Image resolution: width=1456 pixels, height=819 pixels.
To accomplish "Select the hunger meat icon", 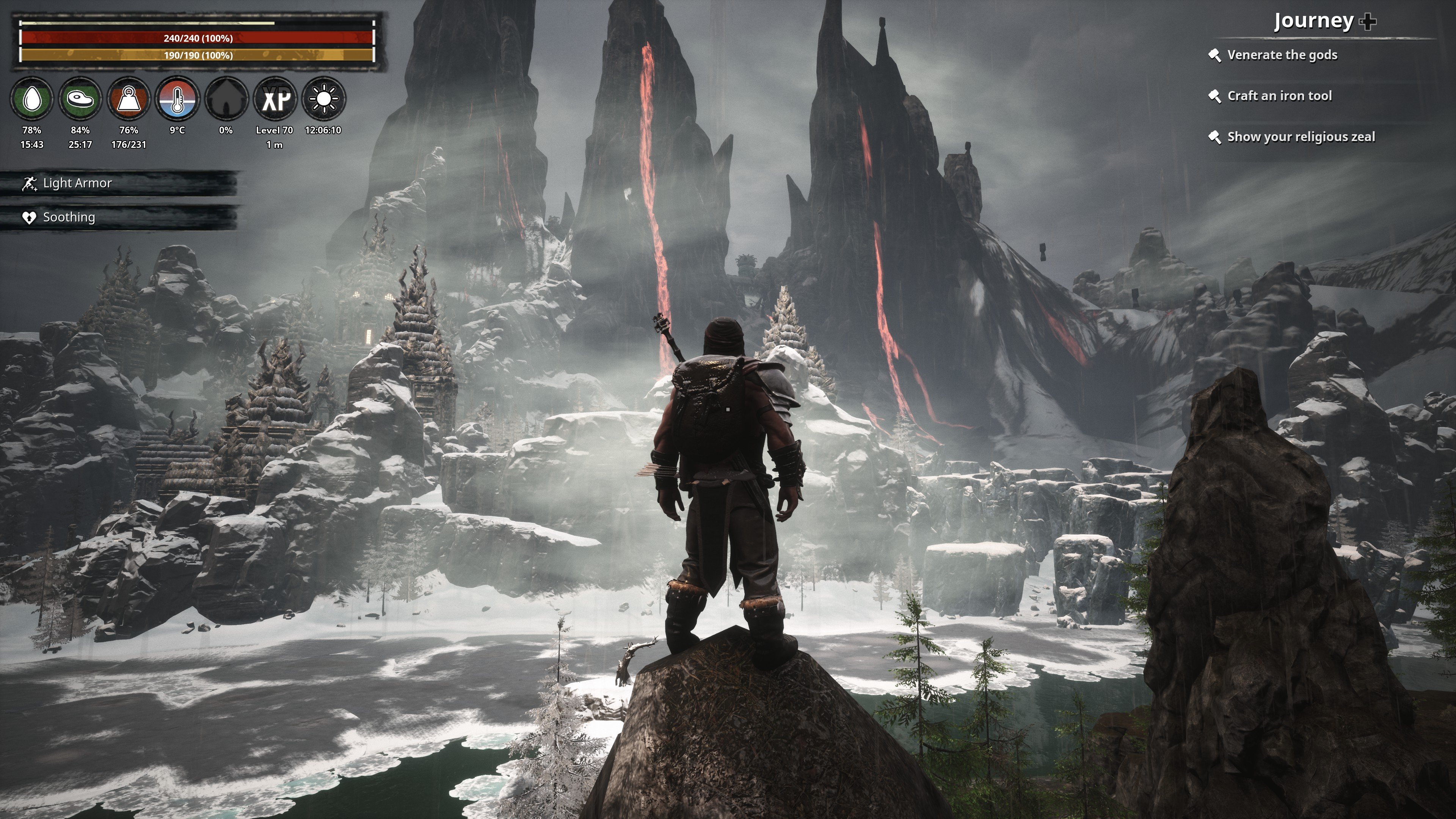I will pos(80,99).
